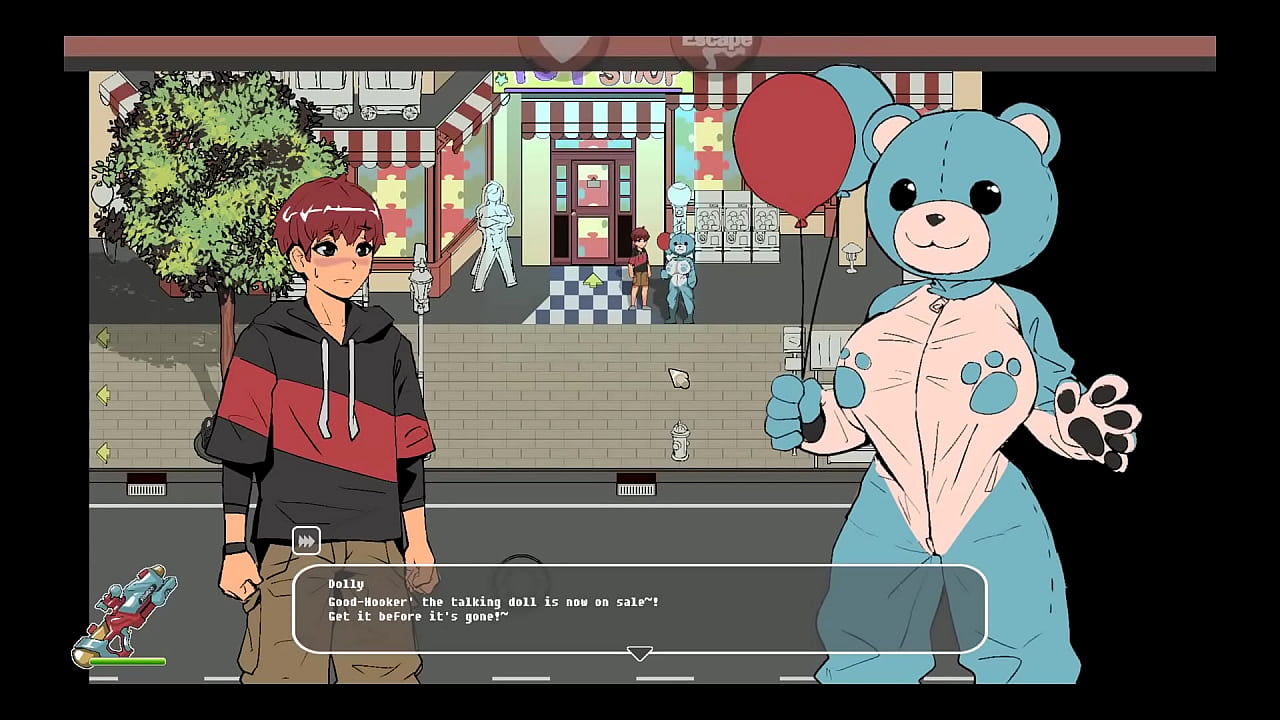Viewport: 1280px width, 720px height.
Task: Select the Escape button in the top bar
Action: coord(716,46)
